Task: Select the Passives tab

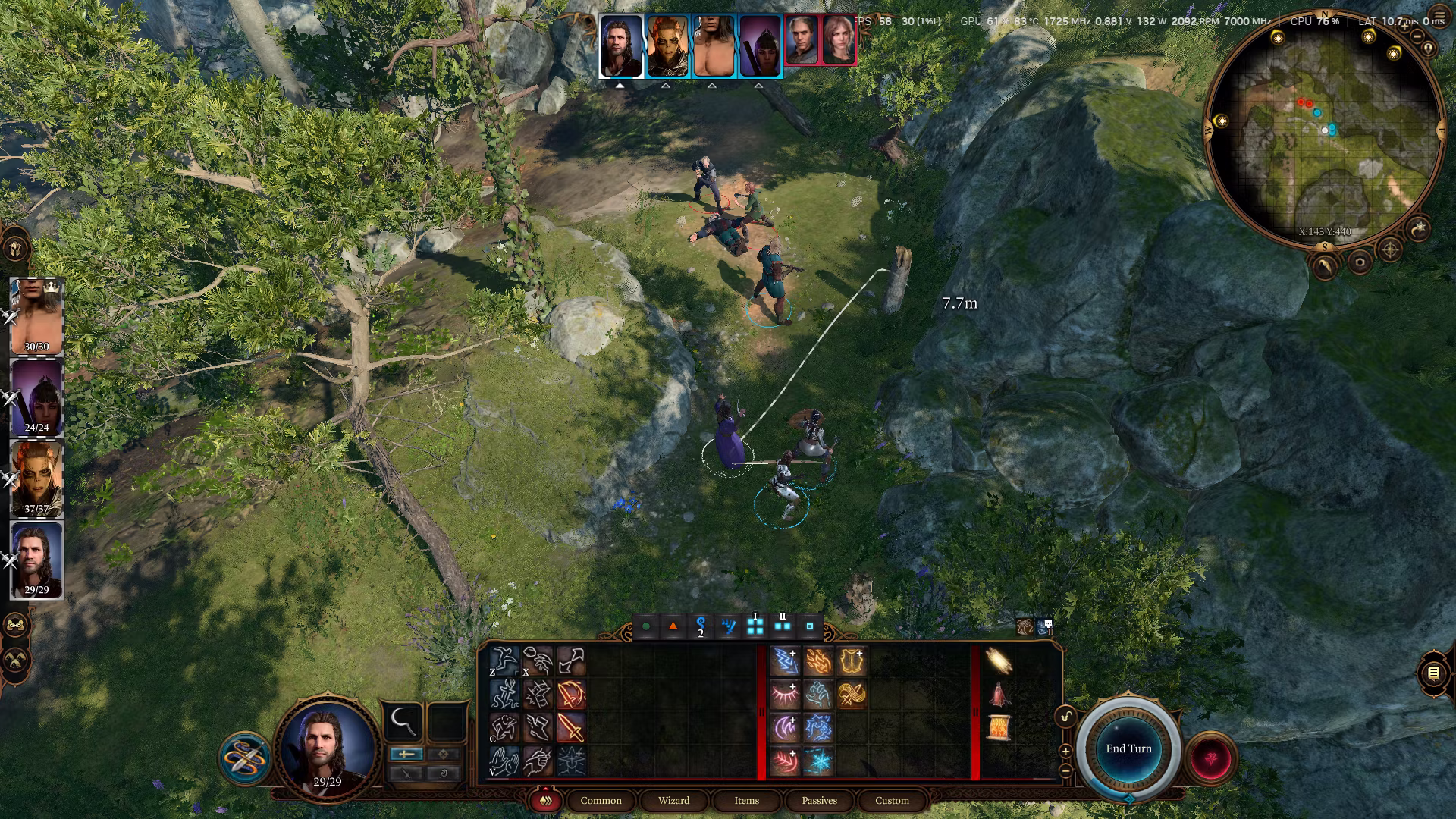Action: 819,800
